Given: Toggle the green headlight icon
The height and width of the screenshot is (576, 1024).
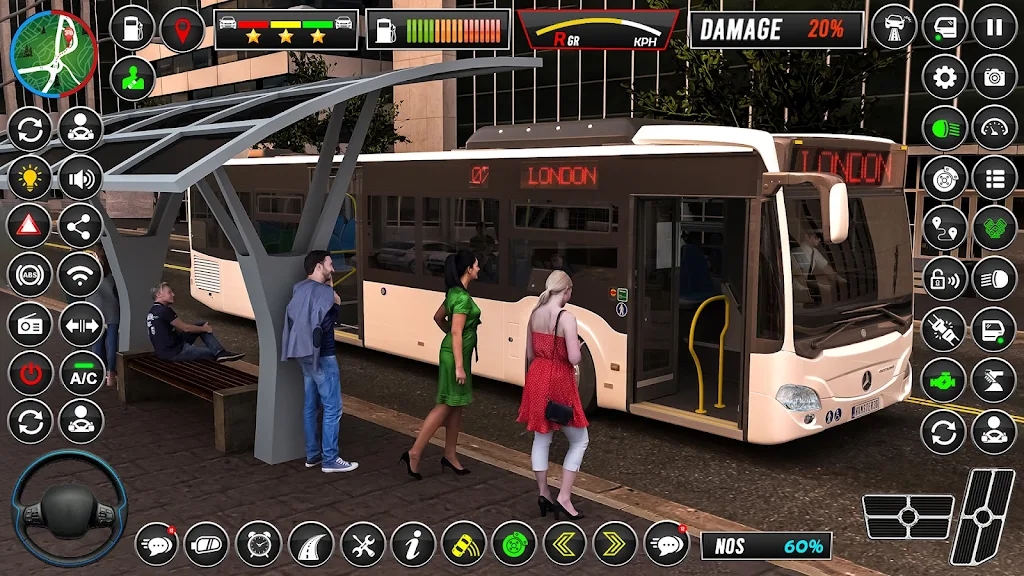Looking at the screenshot, I should click(x=944, y=128).
